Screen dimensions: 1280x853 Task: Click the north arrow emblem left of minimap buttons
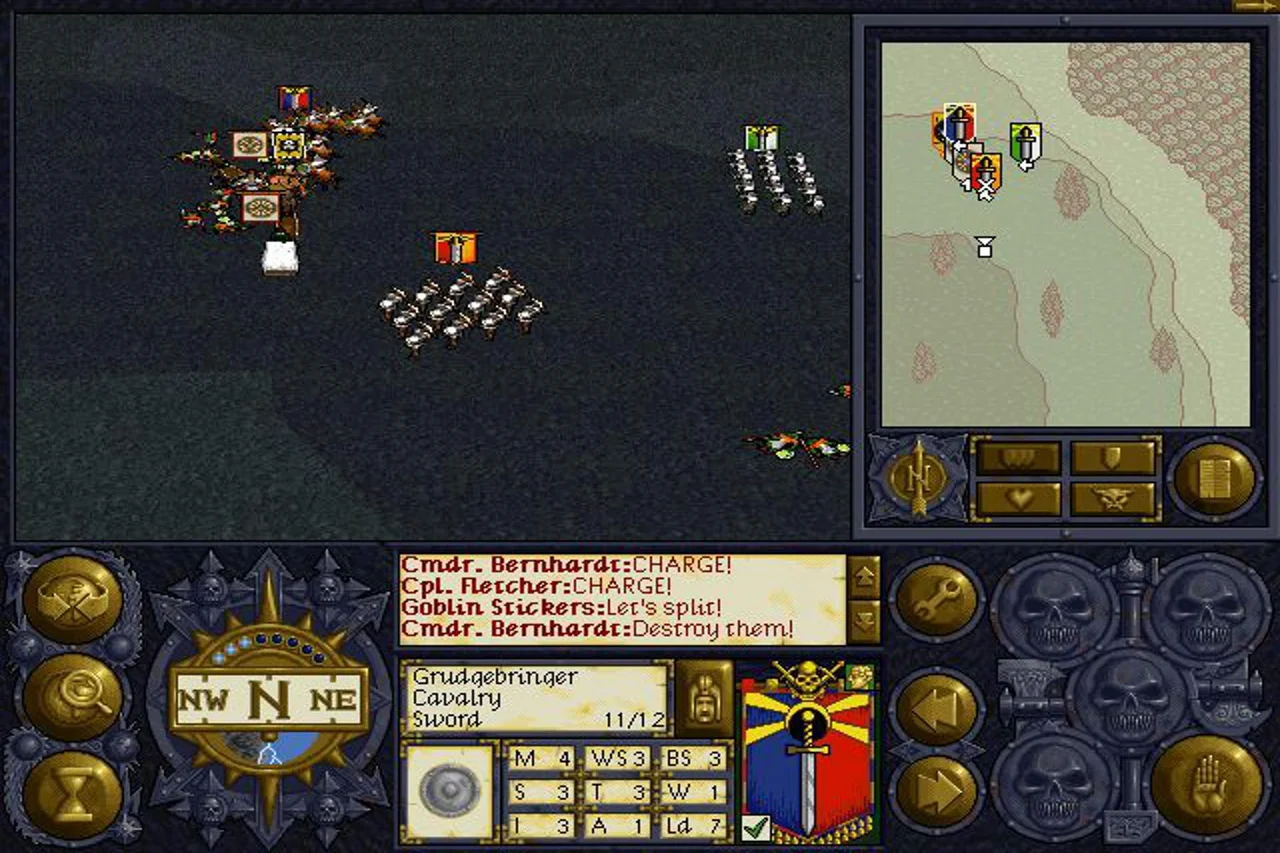coord(919,479)
